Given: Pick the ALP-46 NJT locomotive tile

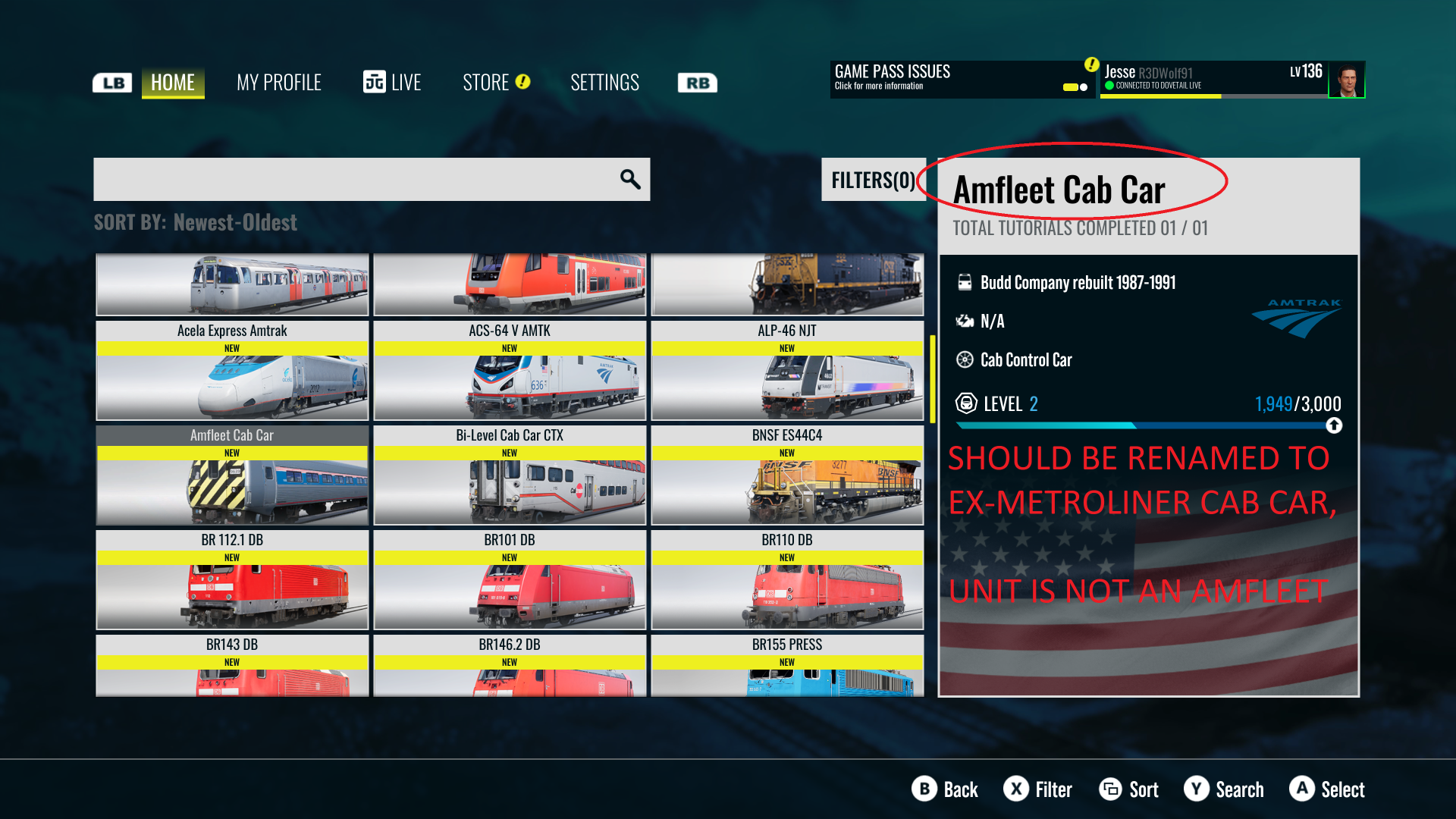Looking at the screenshot, I should coord(787,371).
